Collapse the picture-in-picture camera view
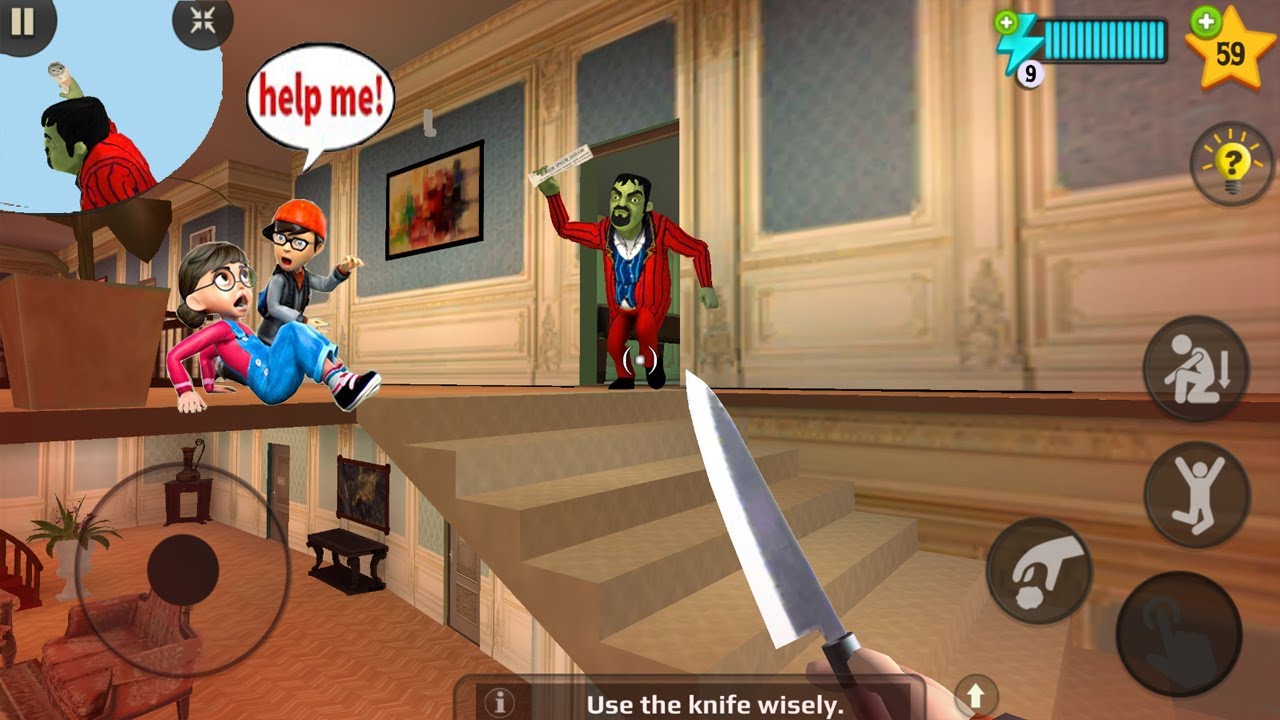This screenshot has width=1280, height=720. pyautogui.click(x=202, y=21)
